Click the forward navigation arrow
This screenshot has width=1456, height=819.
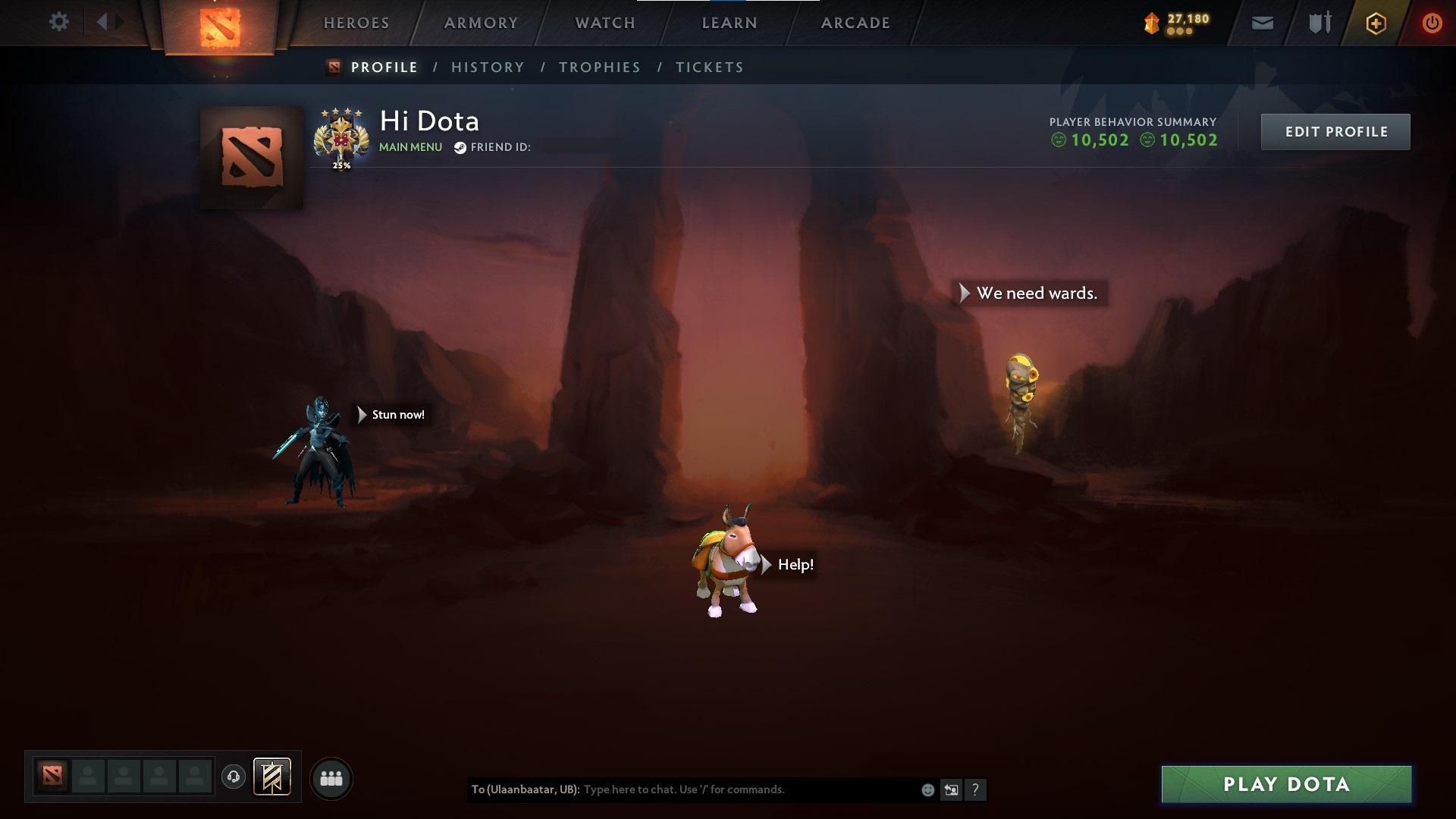(x=120, y=22)
